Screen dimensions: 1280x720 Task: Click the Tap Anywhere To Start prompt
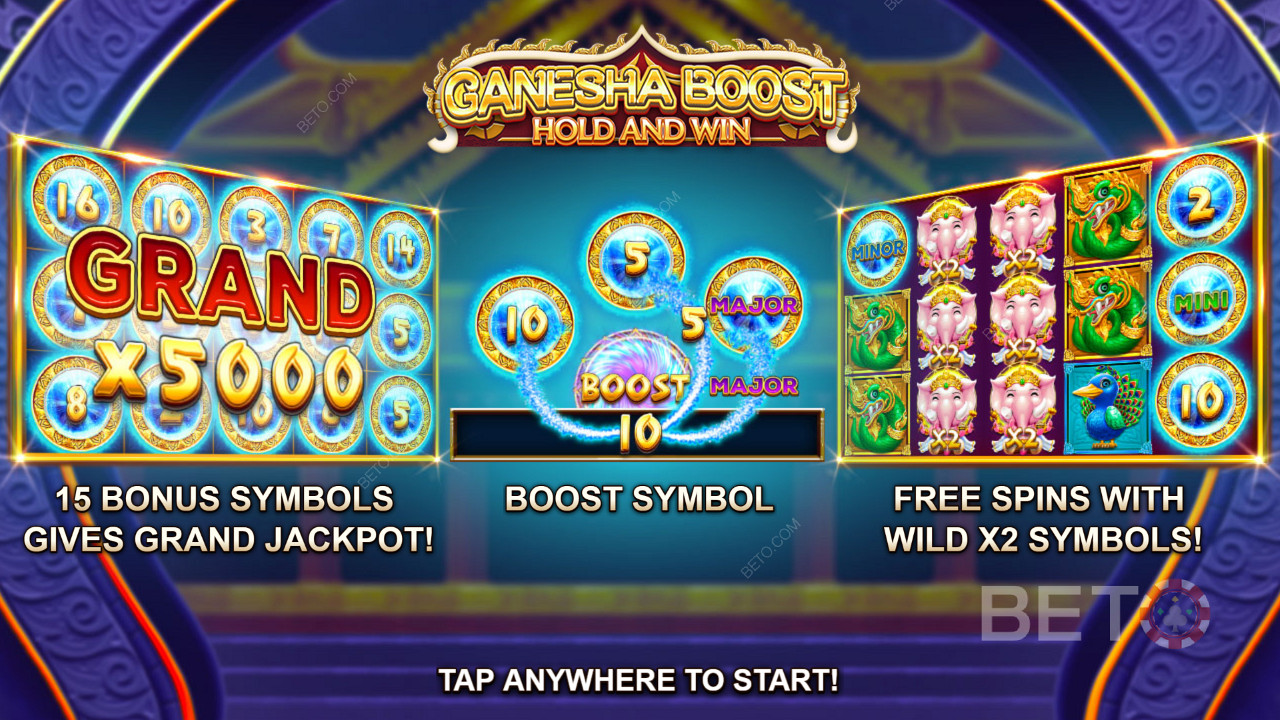pos(638,681)
